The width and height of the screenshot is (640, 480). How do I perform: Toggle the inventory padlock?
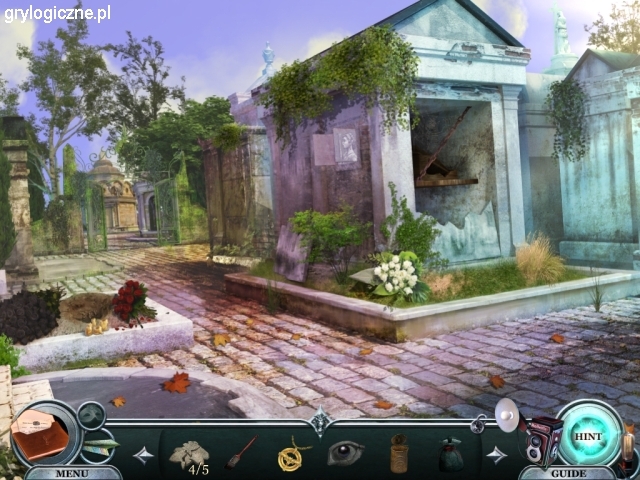coord(478,425)
